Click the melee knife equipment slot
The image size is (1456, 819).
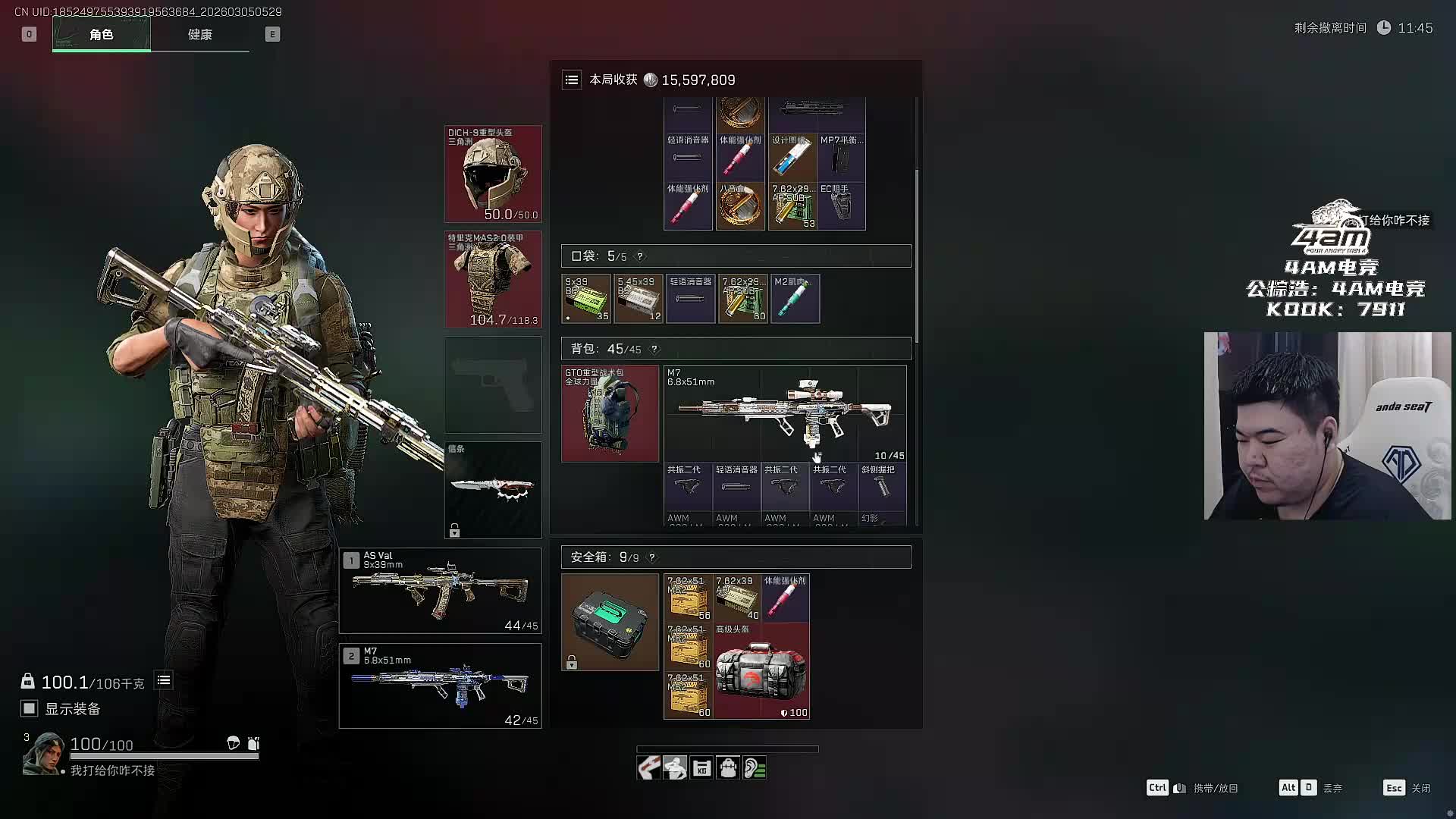(x=493, y=490)
